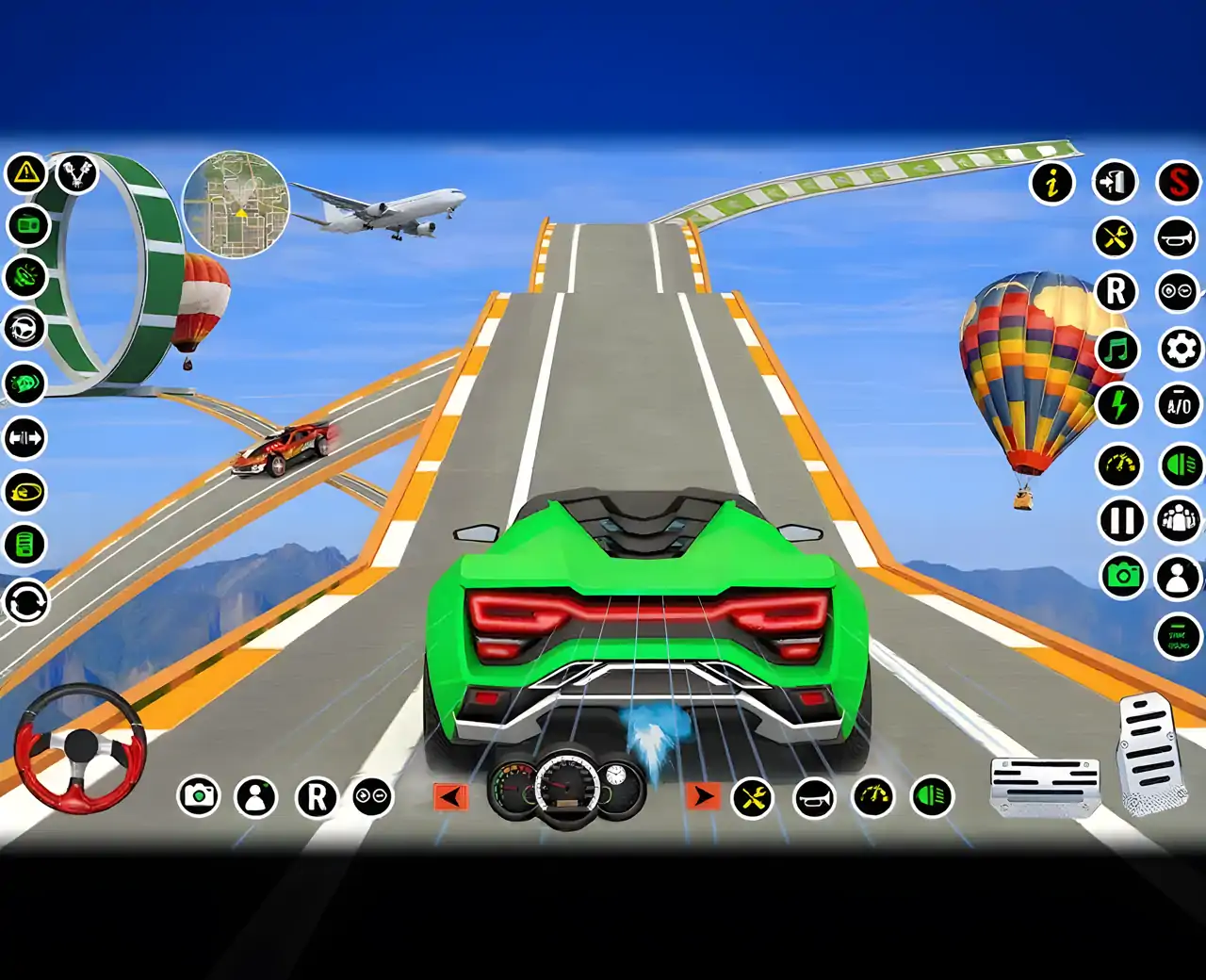Tap the yellow hazard warning triangle icon
The height and width of the screenshot is (980, 1206).
(x=26, y=173)
